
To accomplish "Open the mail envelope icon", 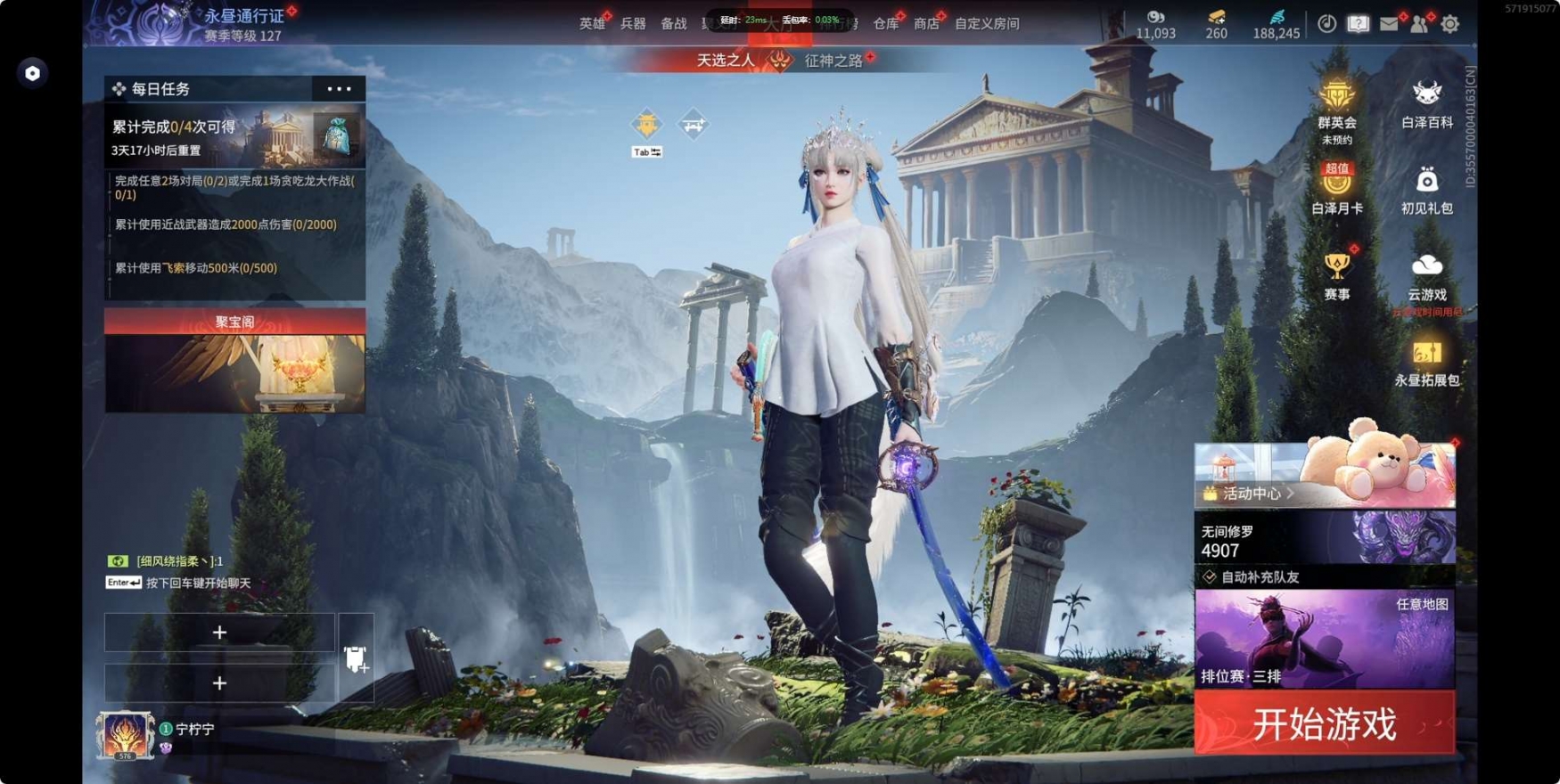I will click(1389, 24).
